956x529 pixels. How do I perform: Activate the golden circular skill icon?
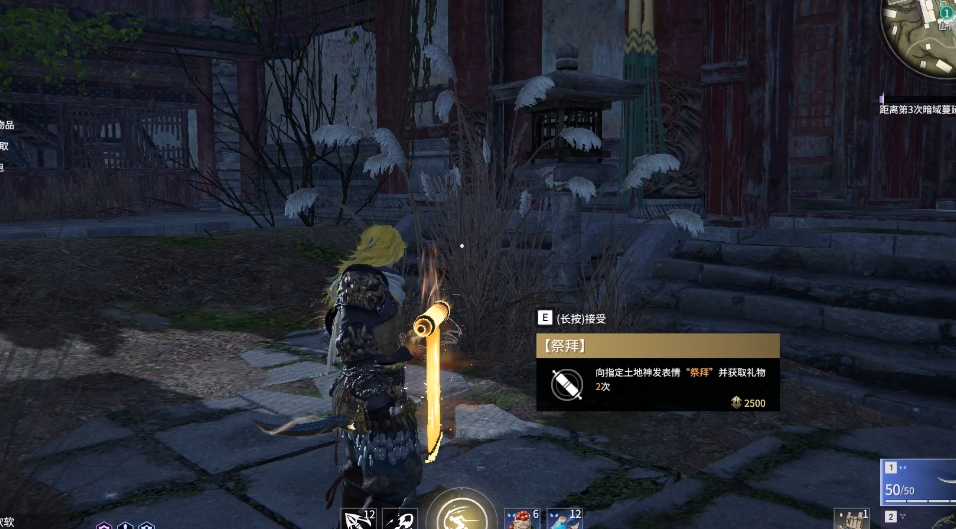pos(461,516)
